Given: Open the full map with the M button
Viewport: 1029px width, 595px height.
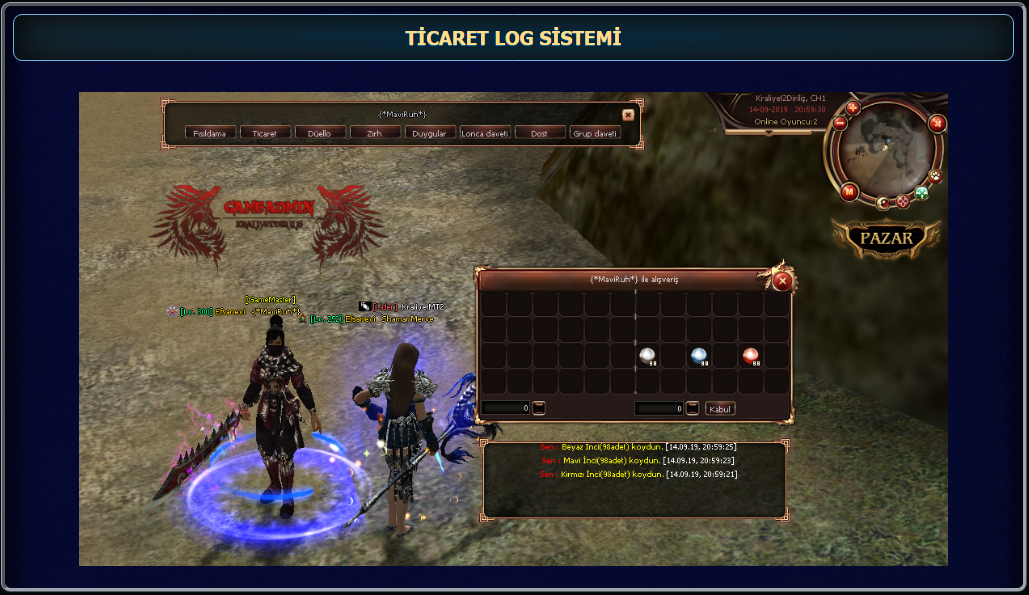Looking at the screenshot, I should pyautogui.click(x=848, y=191).
